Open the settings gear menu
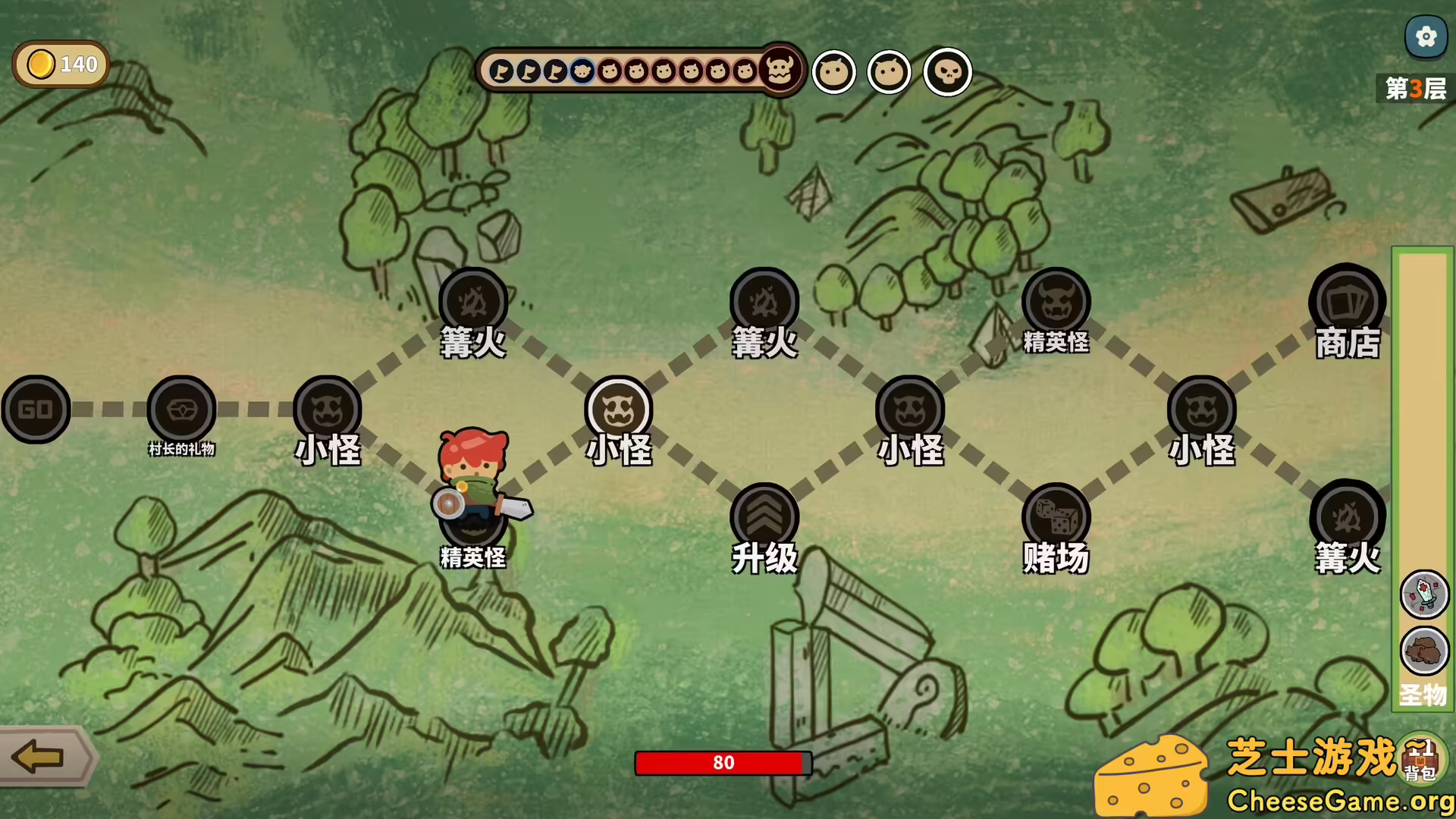Image resolution: width=1456 pixels, height=819 pixels. point(1426,36)
